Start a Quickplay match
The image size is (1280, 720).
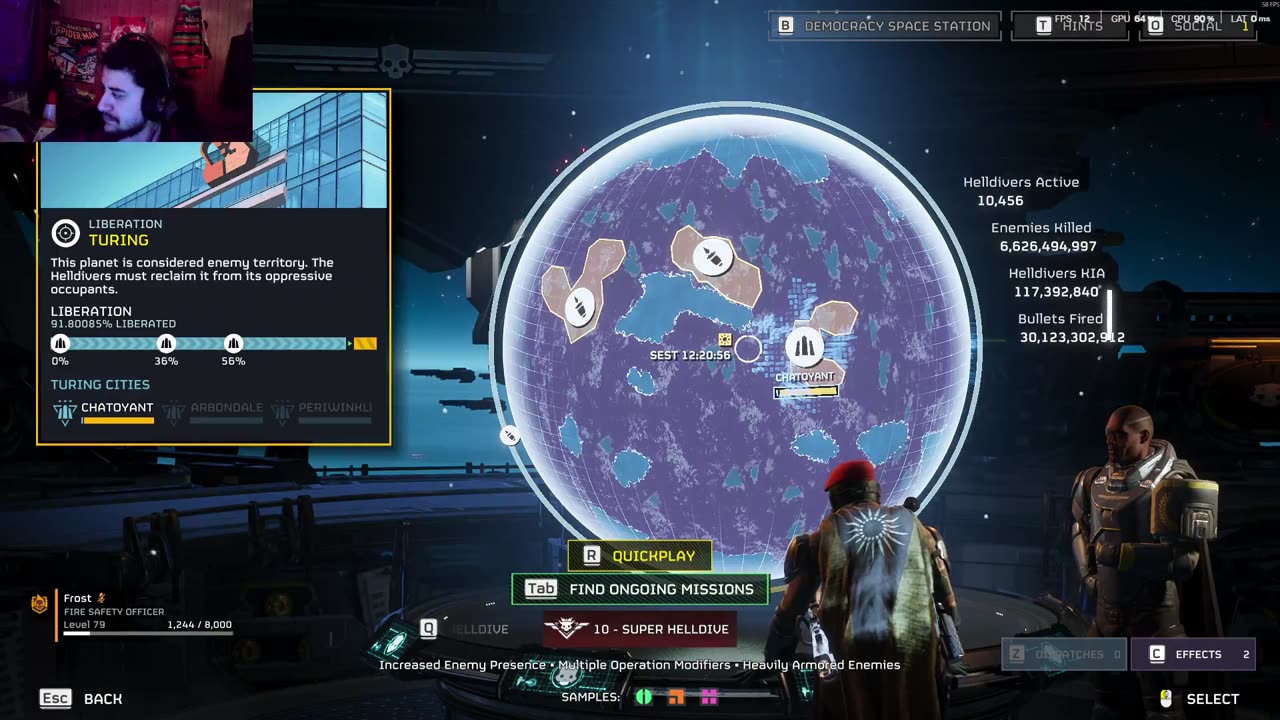coord(640,556)
